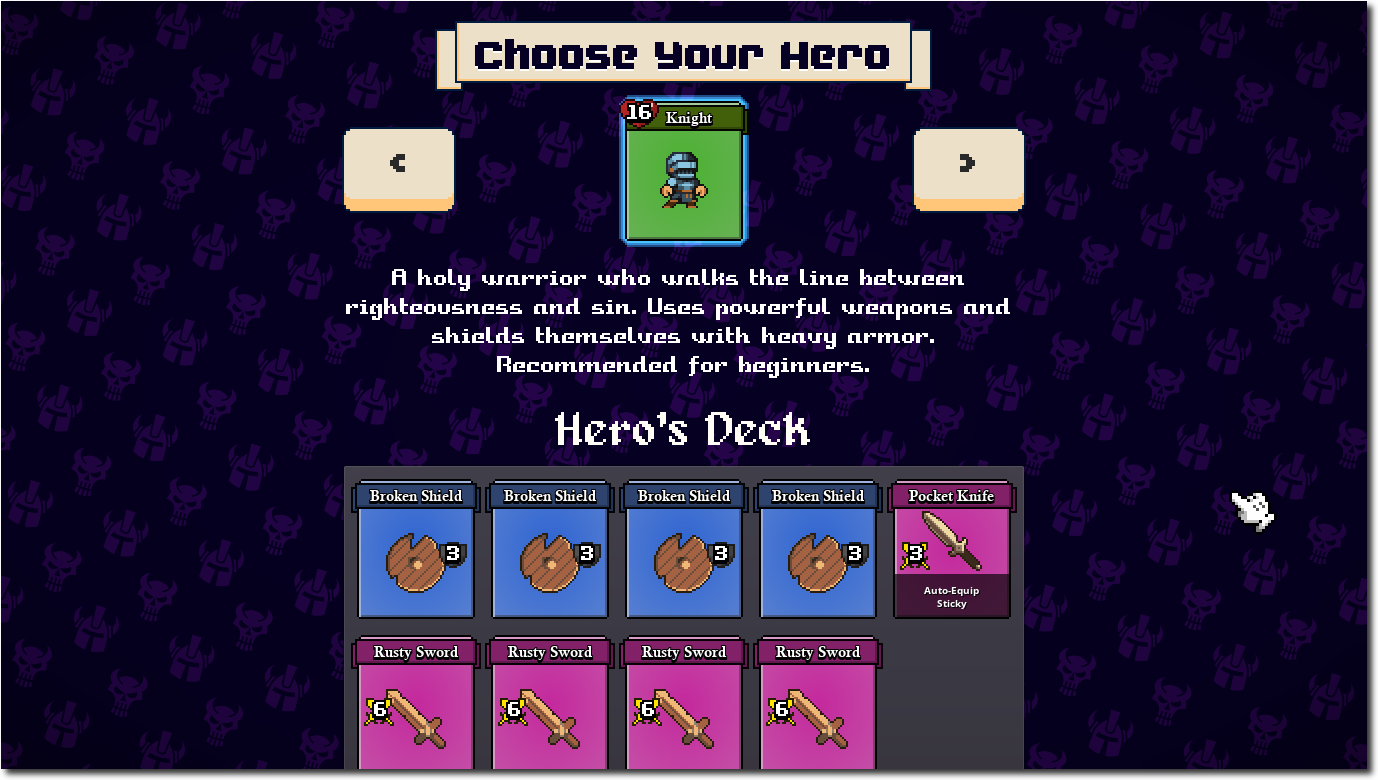1378x780 pixels.
Task: Show the next hero with right arrow
Action: tap(968, 166)
